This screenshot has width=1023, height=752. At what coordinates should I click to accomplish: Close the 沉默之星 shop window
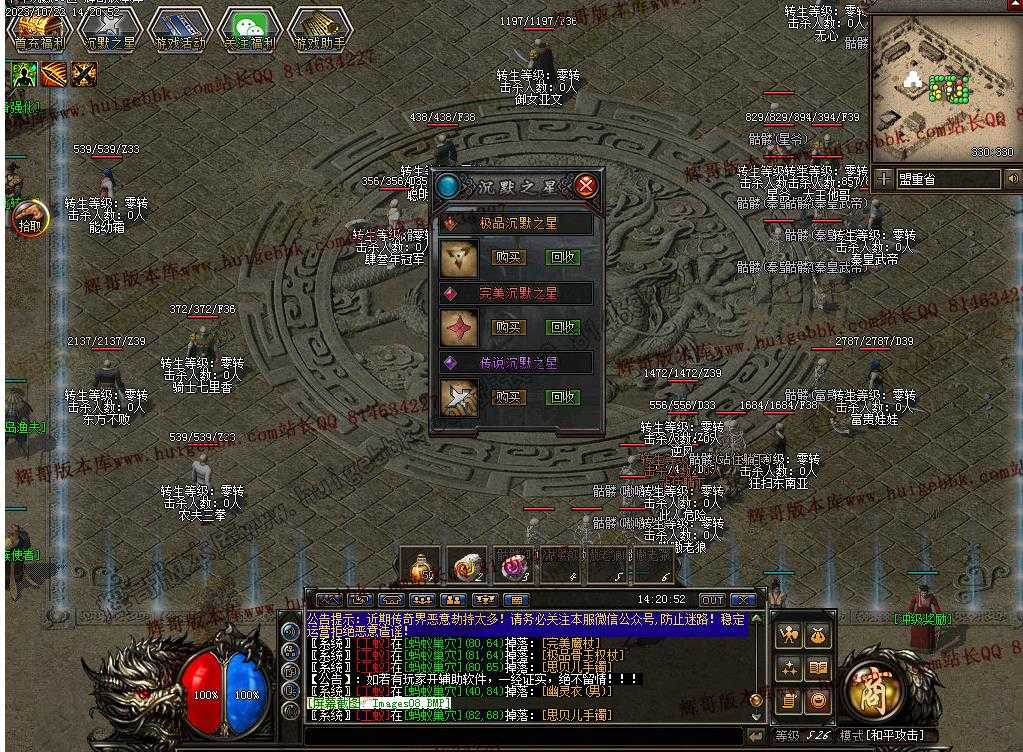tap(587, 186)
